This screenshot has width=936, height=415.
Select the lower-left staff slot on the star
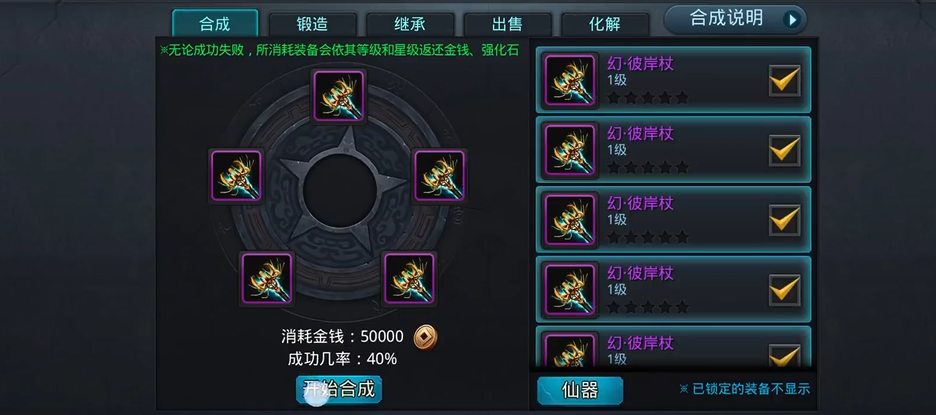click(268, 278)
